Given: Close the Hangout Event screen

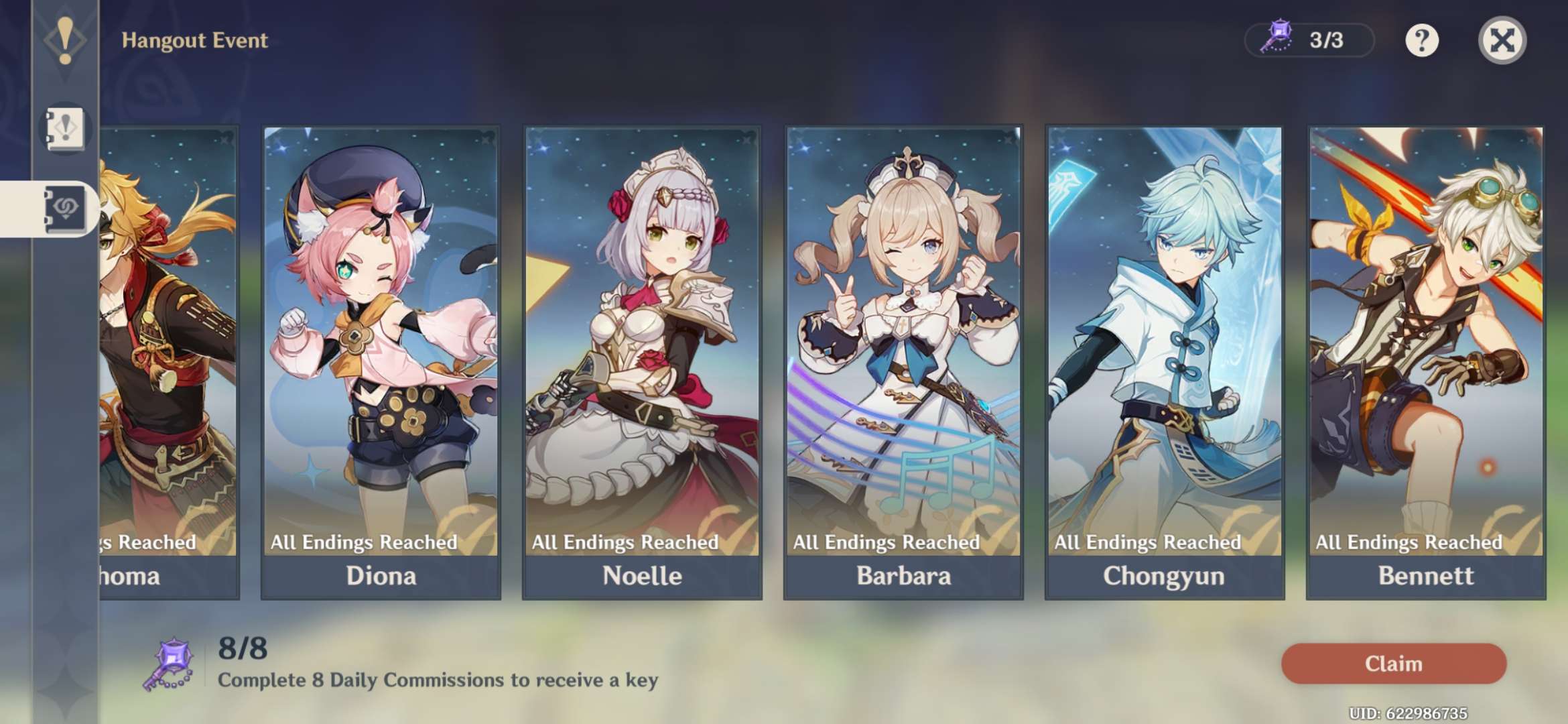Looking at the screenshot, I should click(1502, 40).
